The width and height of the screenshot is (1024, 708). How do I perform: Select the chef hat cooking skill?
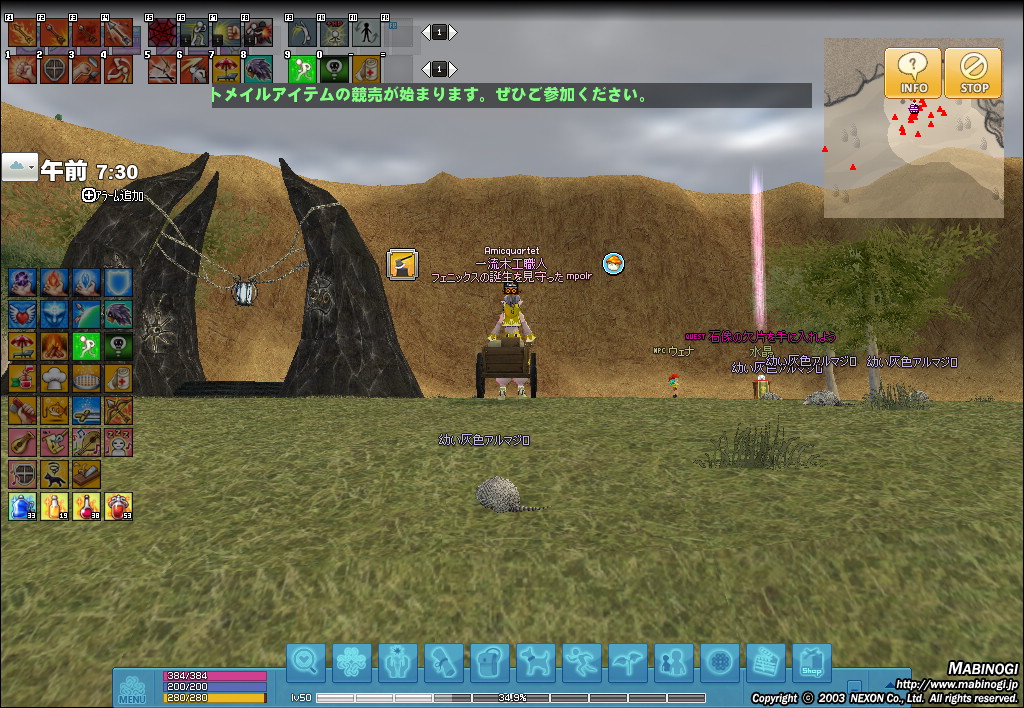point(55,379)
